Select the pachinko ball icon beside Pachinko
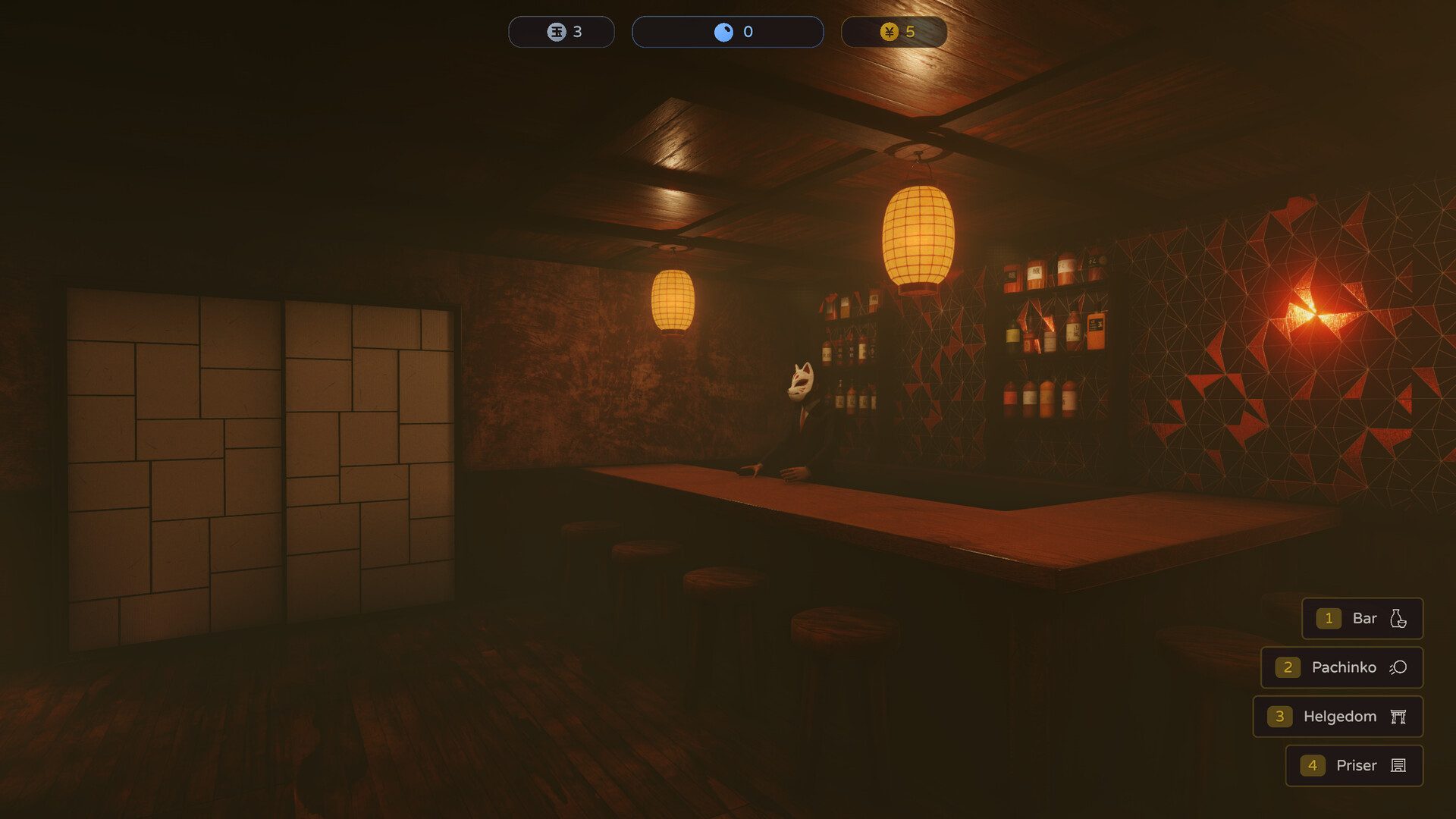Viewport: 1456px width, 819px height. point(1398,667)
